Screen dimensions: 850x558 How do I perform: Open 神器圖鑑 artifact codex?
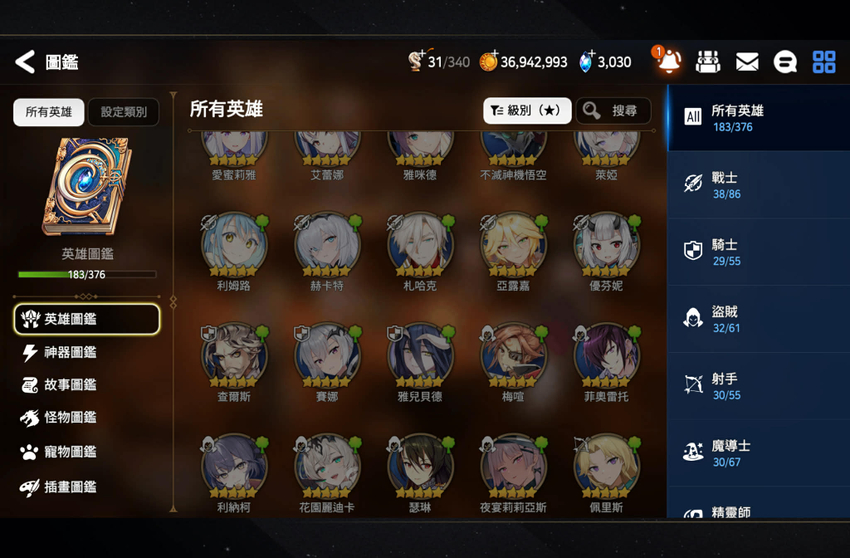click(70, 352)
